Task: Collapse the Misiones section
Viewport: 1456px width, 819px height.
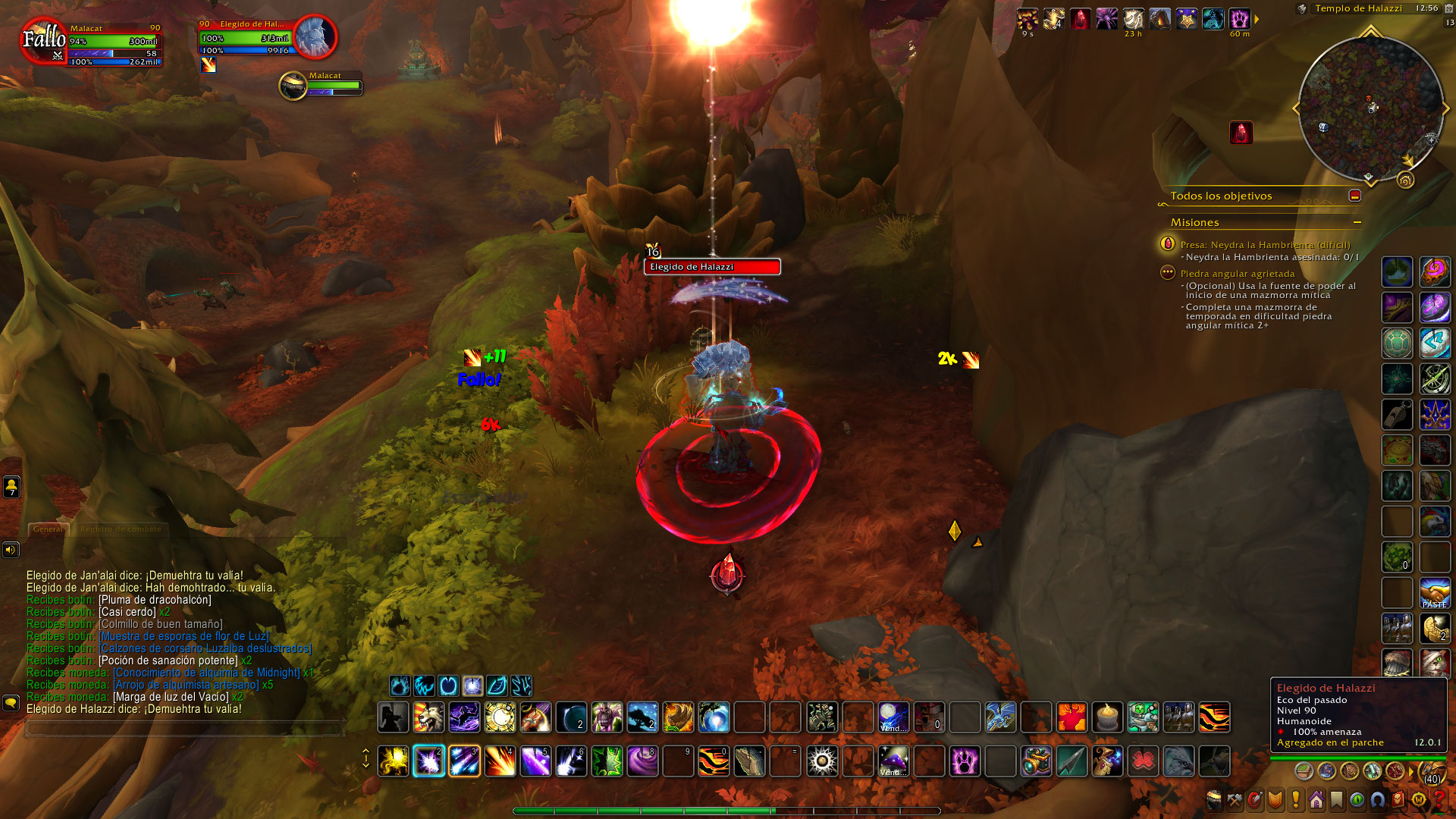Action: click(x=1357, y=222)
